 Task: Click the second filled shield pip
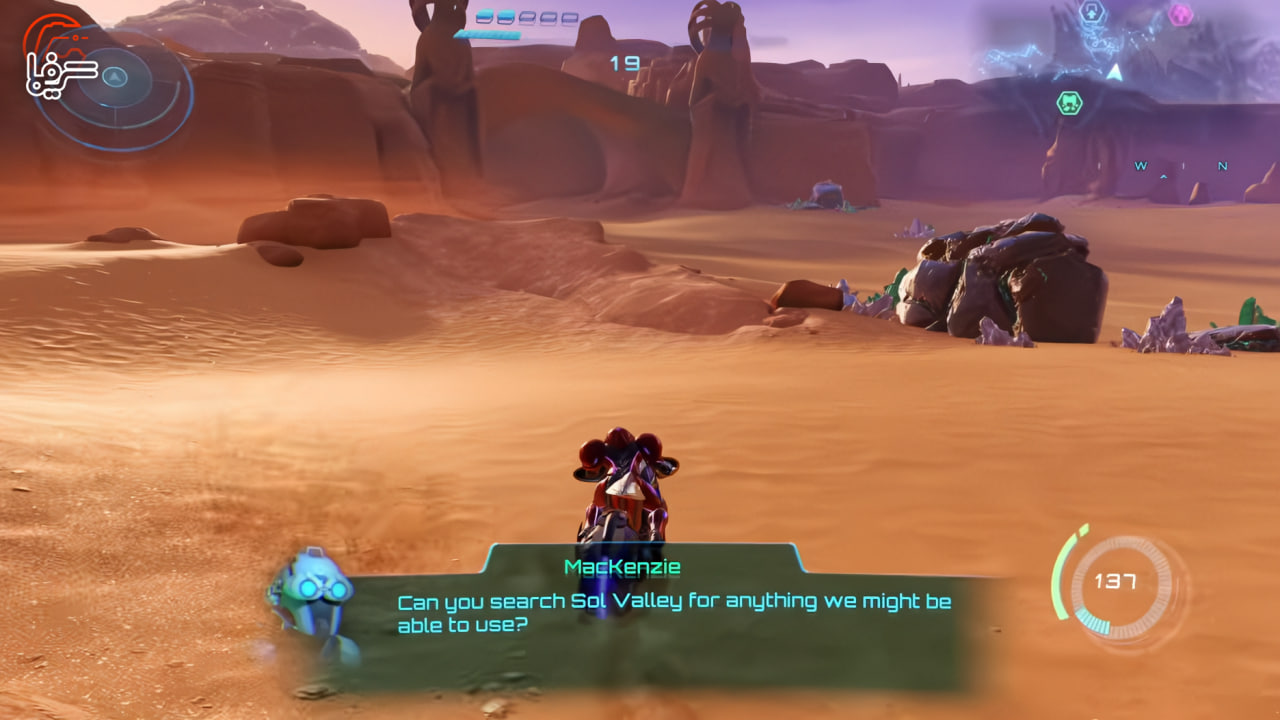pos(506,16)
